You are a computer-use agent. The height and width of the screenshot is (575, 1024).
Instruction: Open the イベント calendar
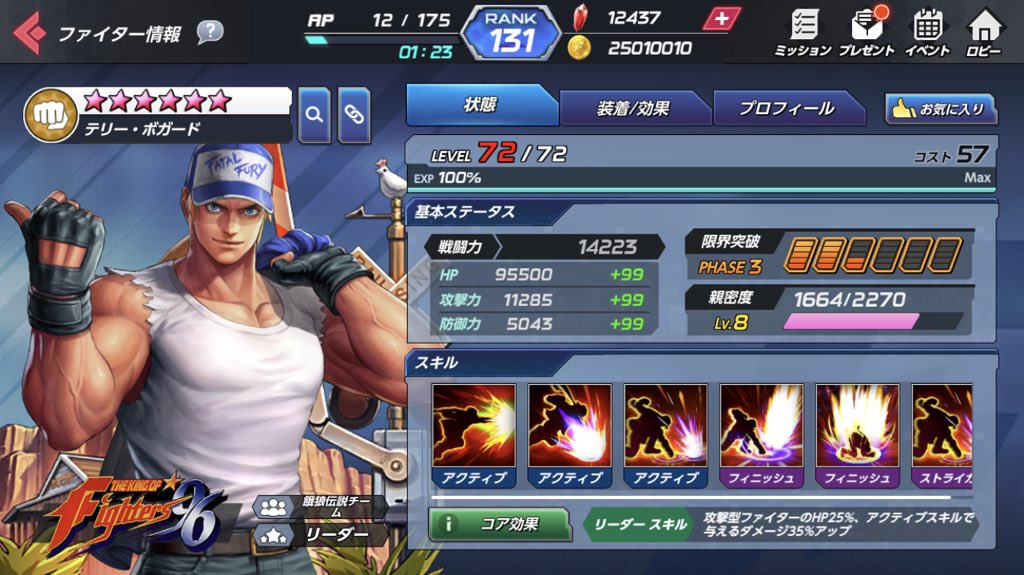(x=927, y=33)
